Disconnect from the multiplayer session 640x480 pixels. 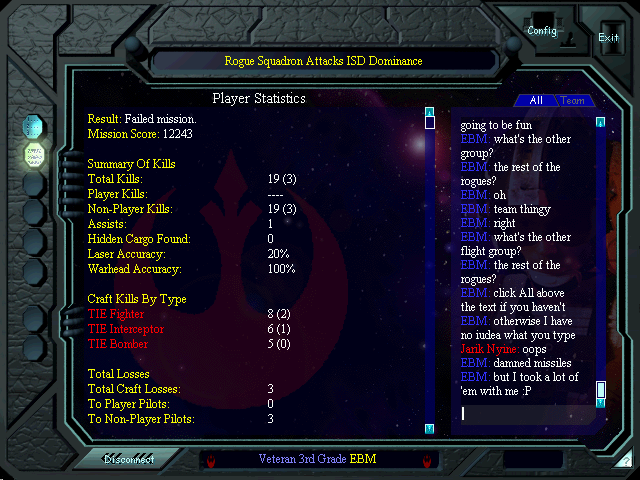click(132, 460)
